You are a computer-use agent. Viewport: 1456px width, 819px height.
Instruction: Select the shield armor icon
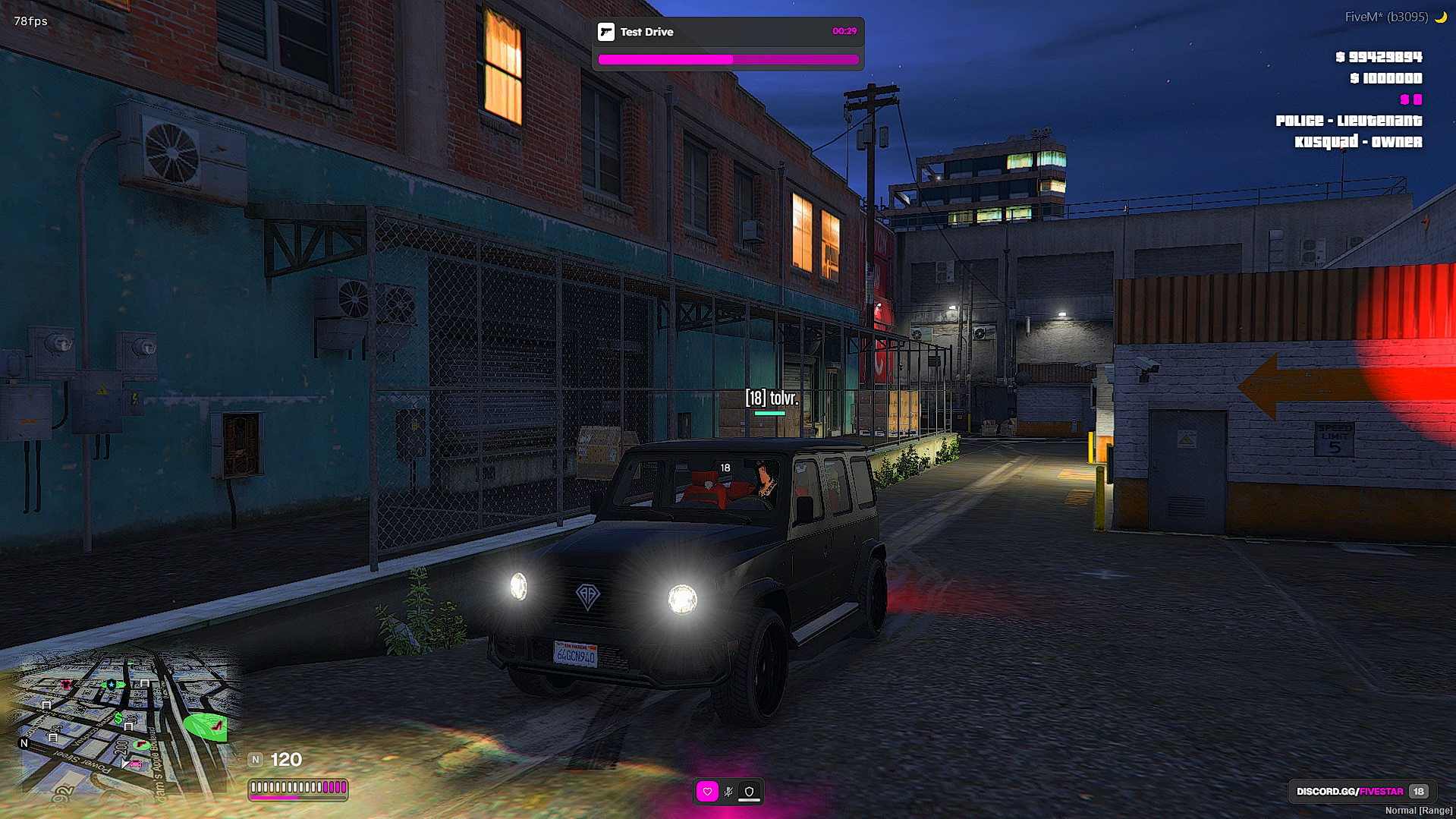[x=749, y=792]
